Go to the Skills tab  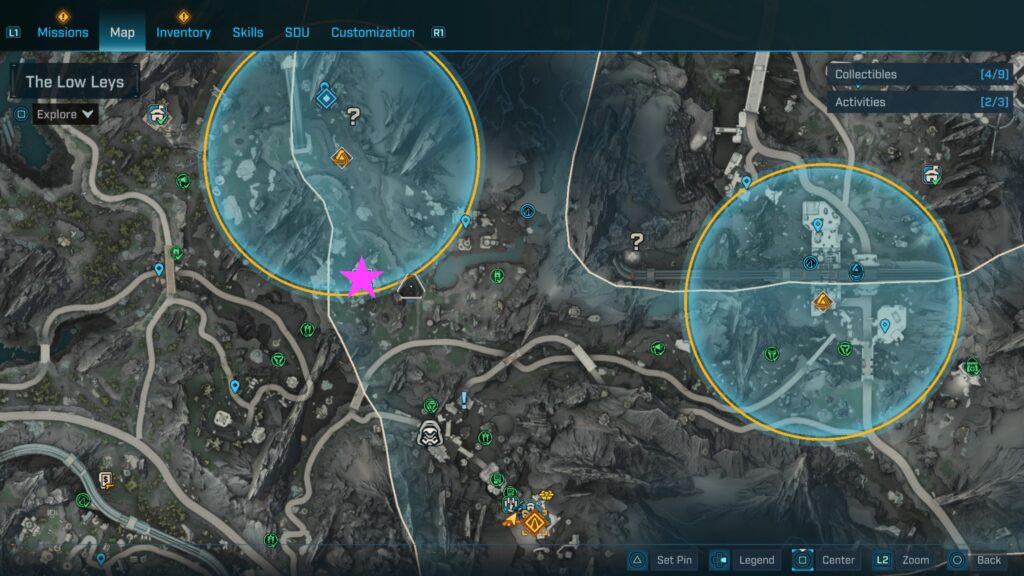(x=248, y=32)
